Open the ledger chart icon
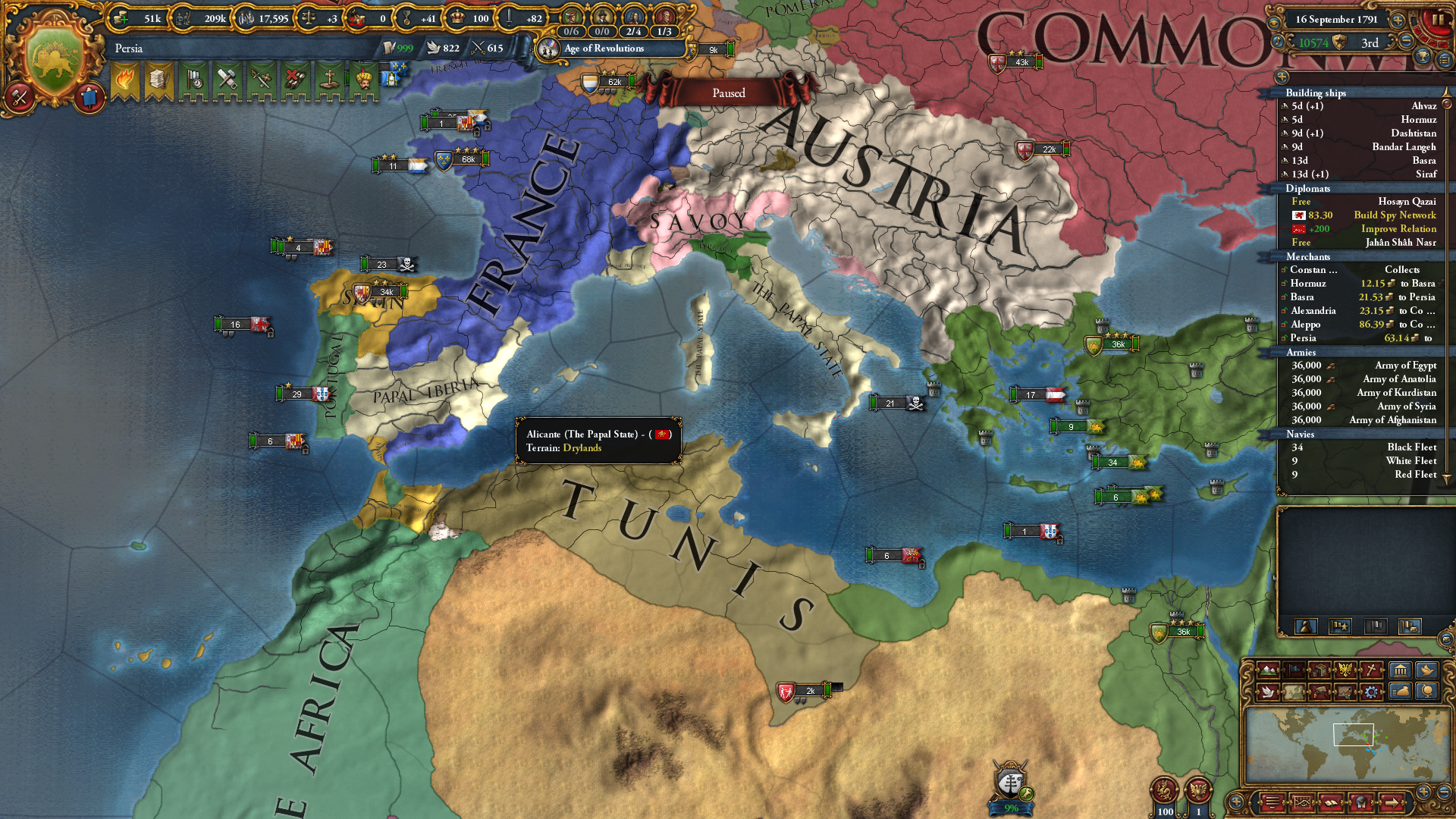Viewport: 1456px width, 819px height. (x=1302, y=802)
